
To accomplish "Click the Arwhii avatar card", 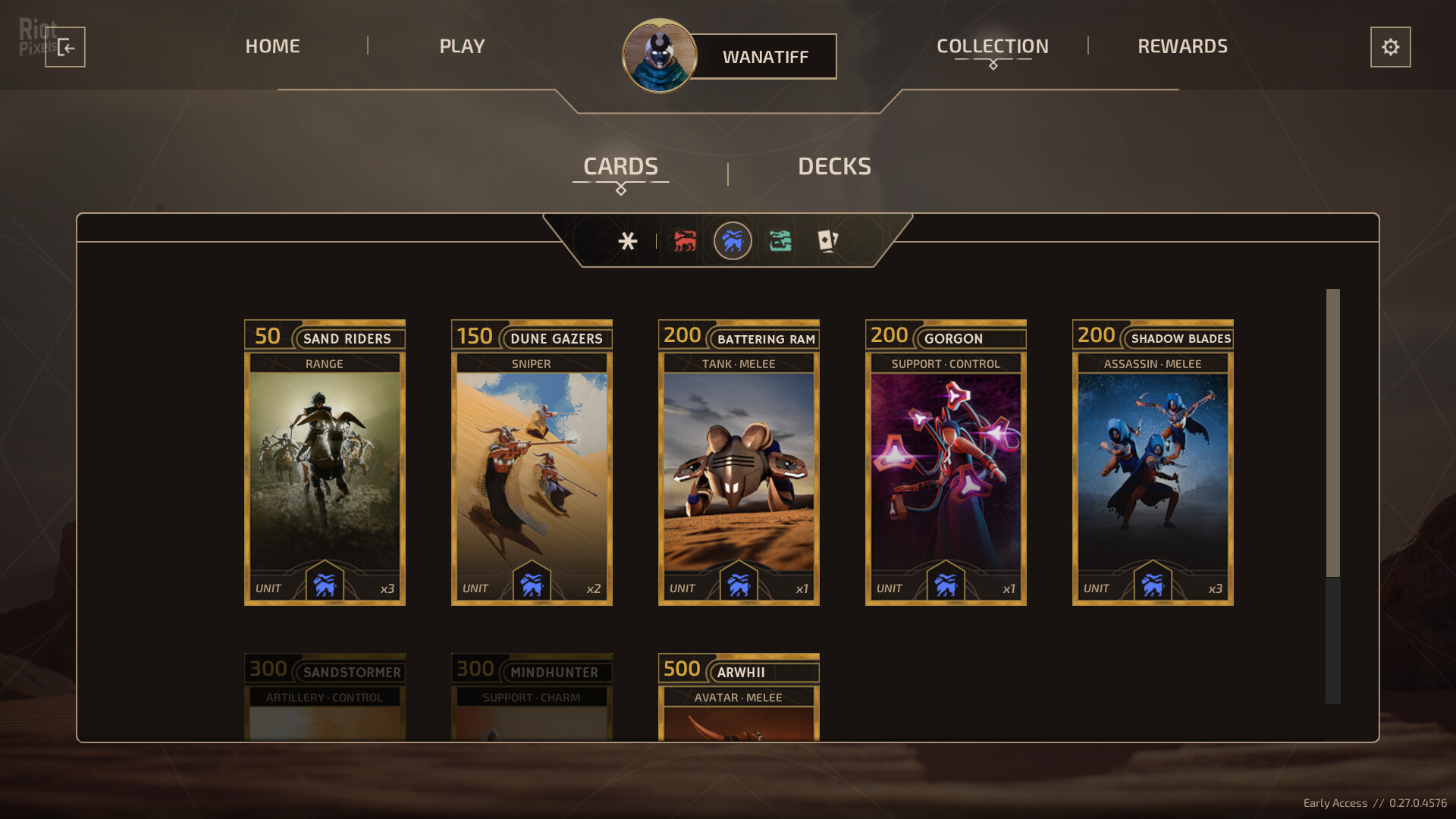I will pyautogui.click(x=739, y=696).
